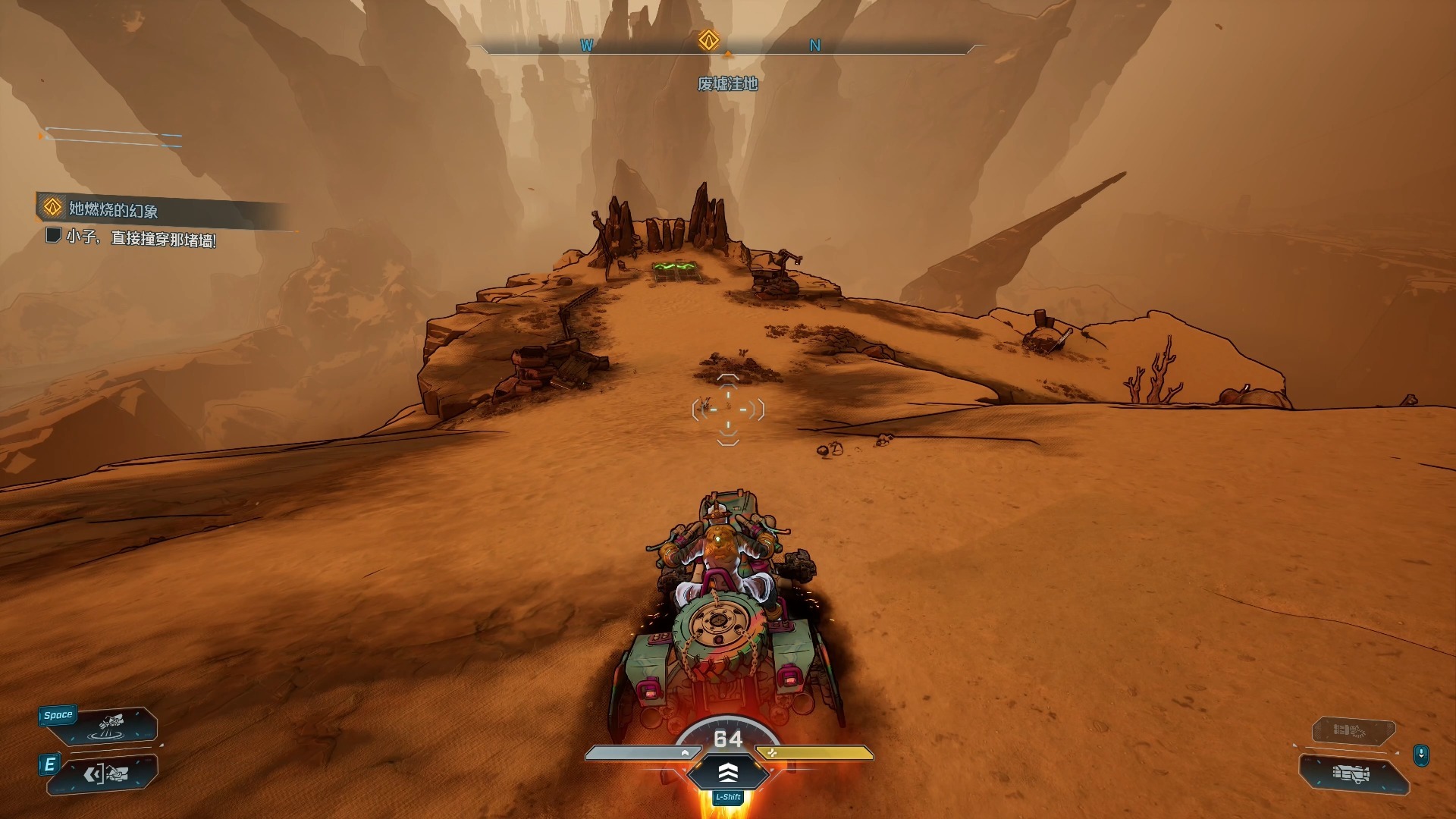This screenshot has width=1456, height=819.
Task: Select the active vehicle cannon weapon slot
Action: tap(1352, 774)
